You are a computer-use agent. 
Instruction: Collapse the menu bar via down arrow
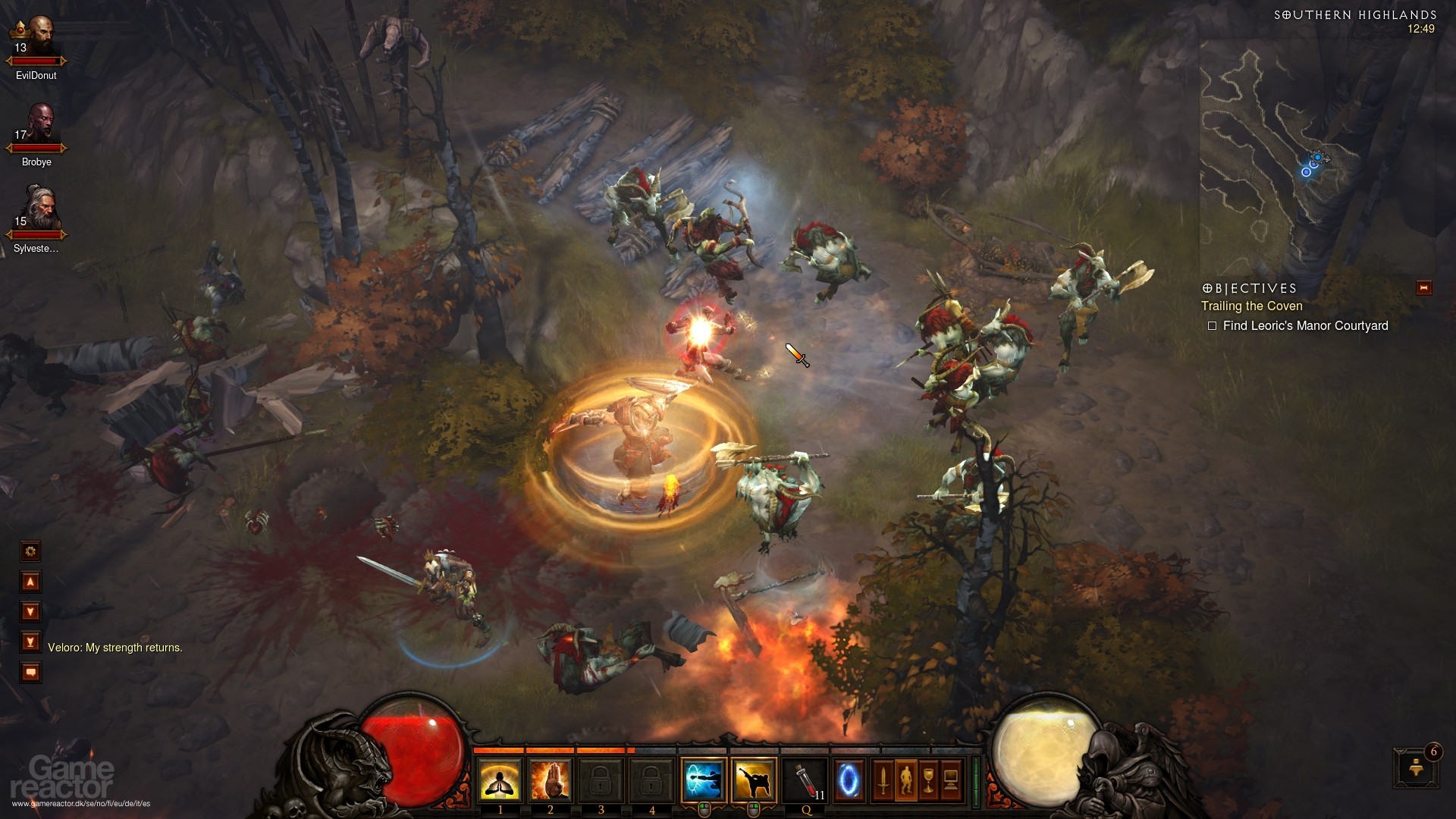[30, 611]
